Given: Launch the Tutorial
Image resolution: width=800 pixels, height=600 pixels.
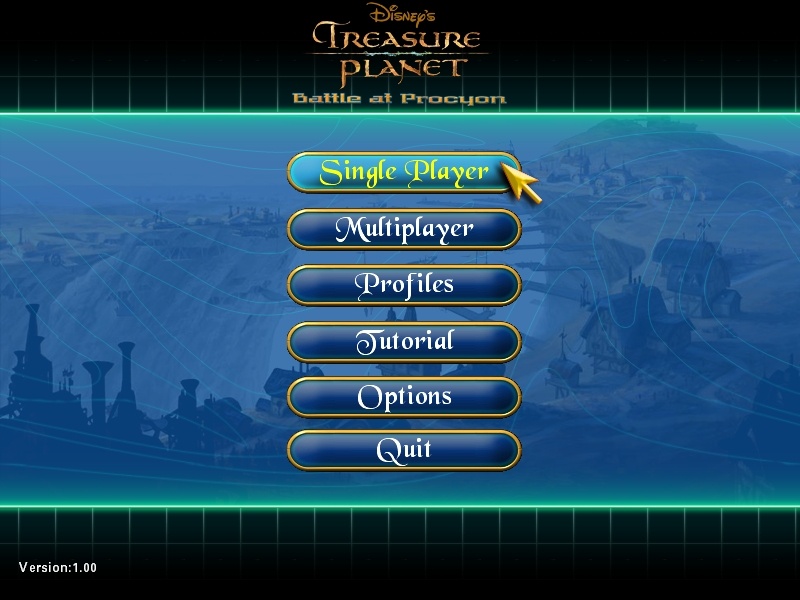Looking at the screenshot, I should pos(404,341).
